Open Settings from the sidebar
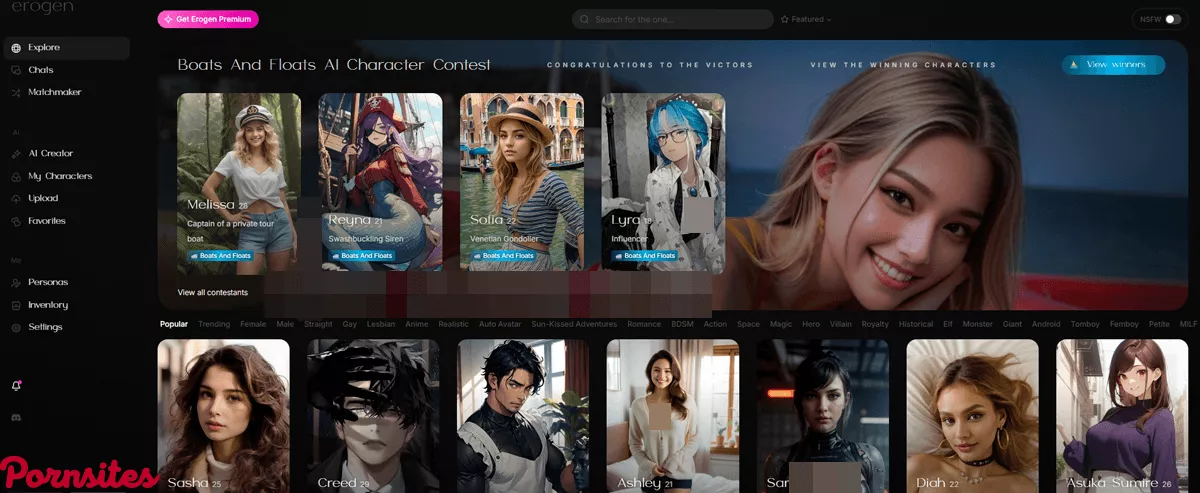Viewport: 1200px width, 493px height. [45, 327]
